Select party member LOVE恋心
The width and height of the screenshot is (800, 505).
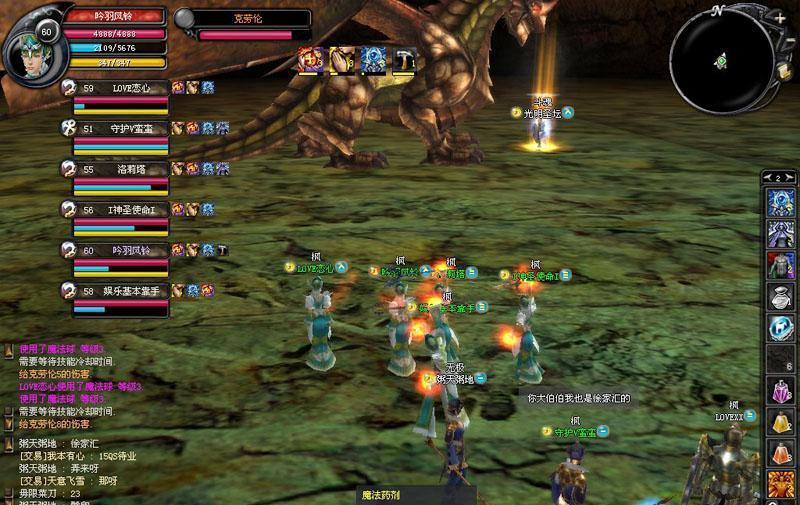point(122,89)
